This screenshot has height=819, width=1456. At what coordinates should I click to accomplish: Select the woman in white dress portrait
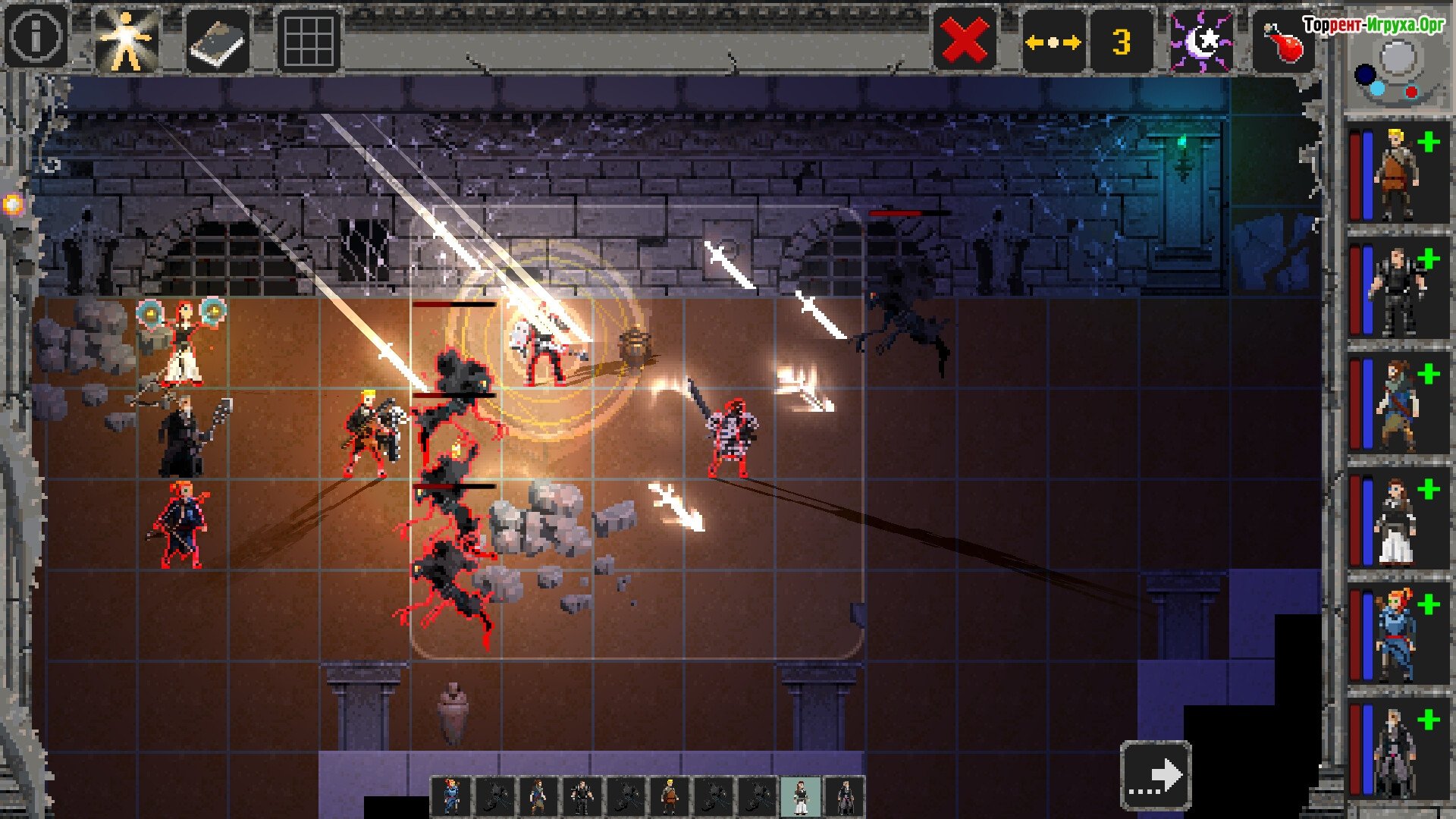pyautogui.click(x=1396, y=523)
